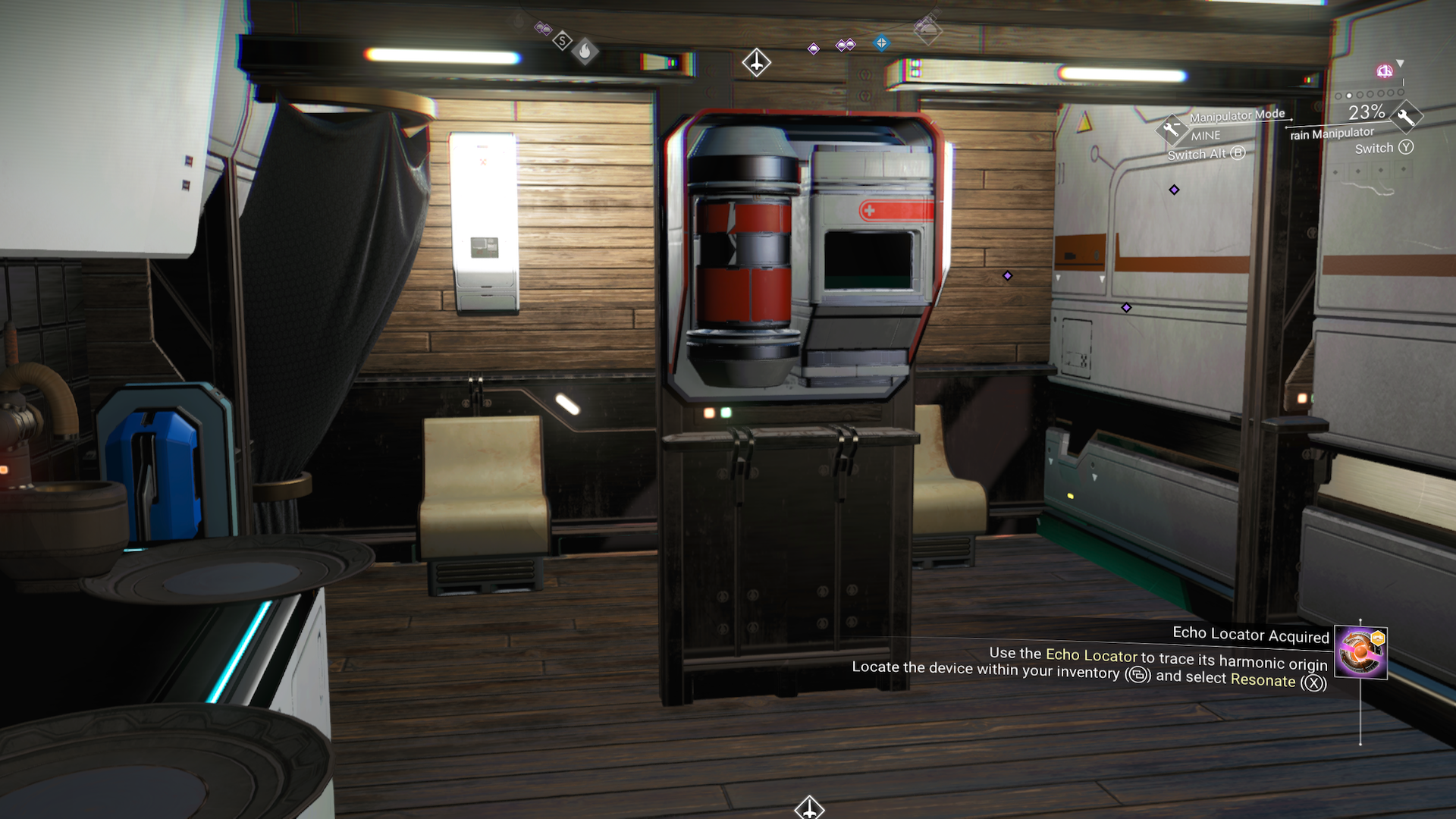Click the flame marker on the compass
Viewport: 1456px width, 819px height.
coord(585,52)
